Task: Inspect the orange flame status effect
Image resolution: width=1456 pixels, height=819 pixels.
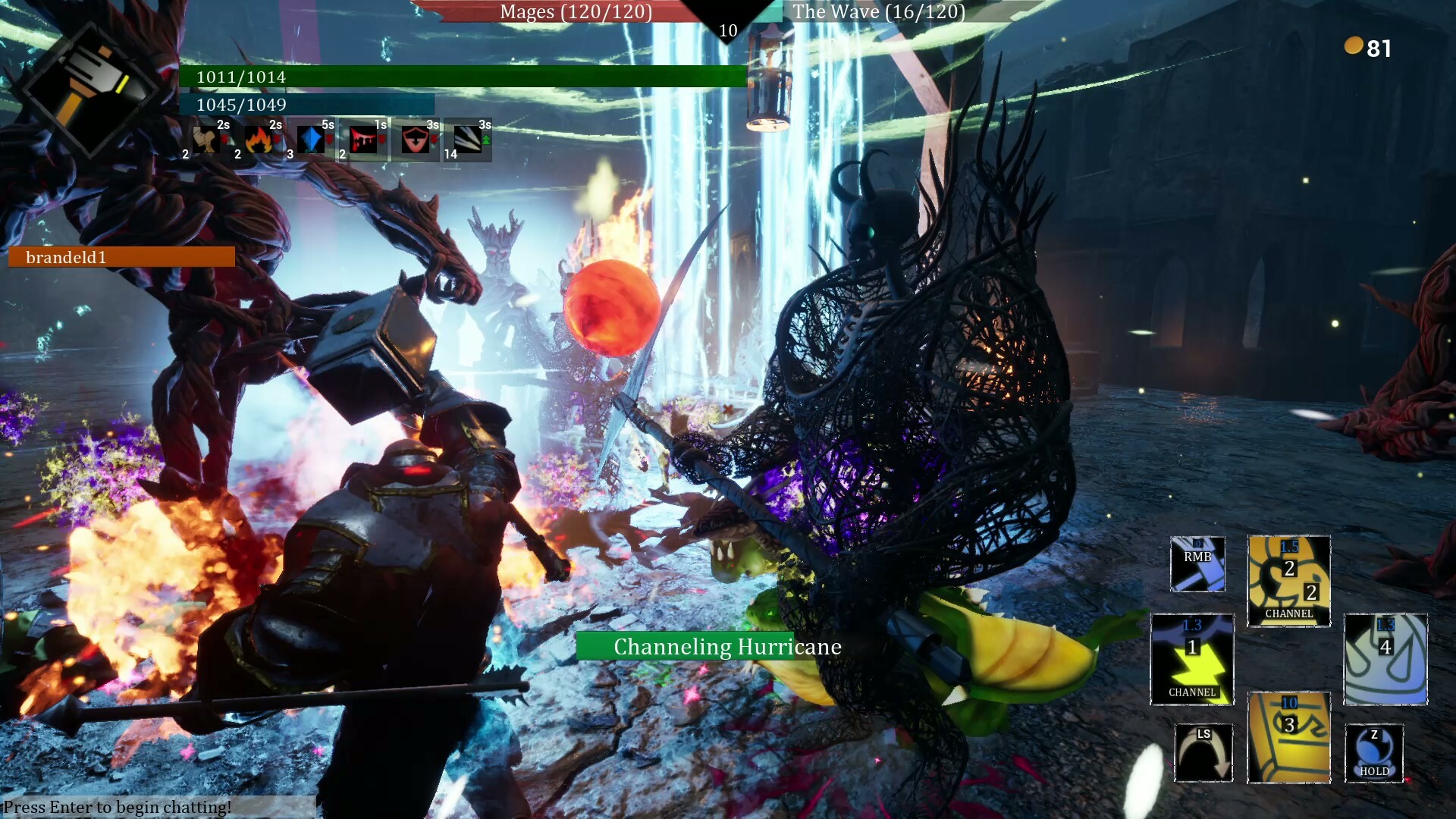Action: tap(259, 140)
